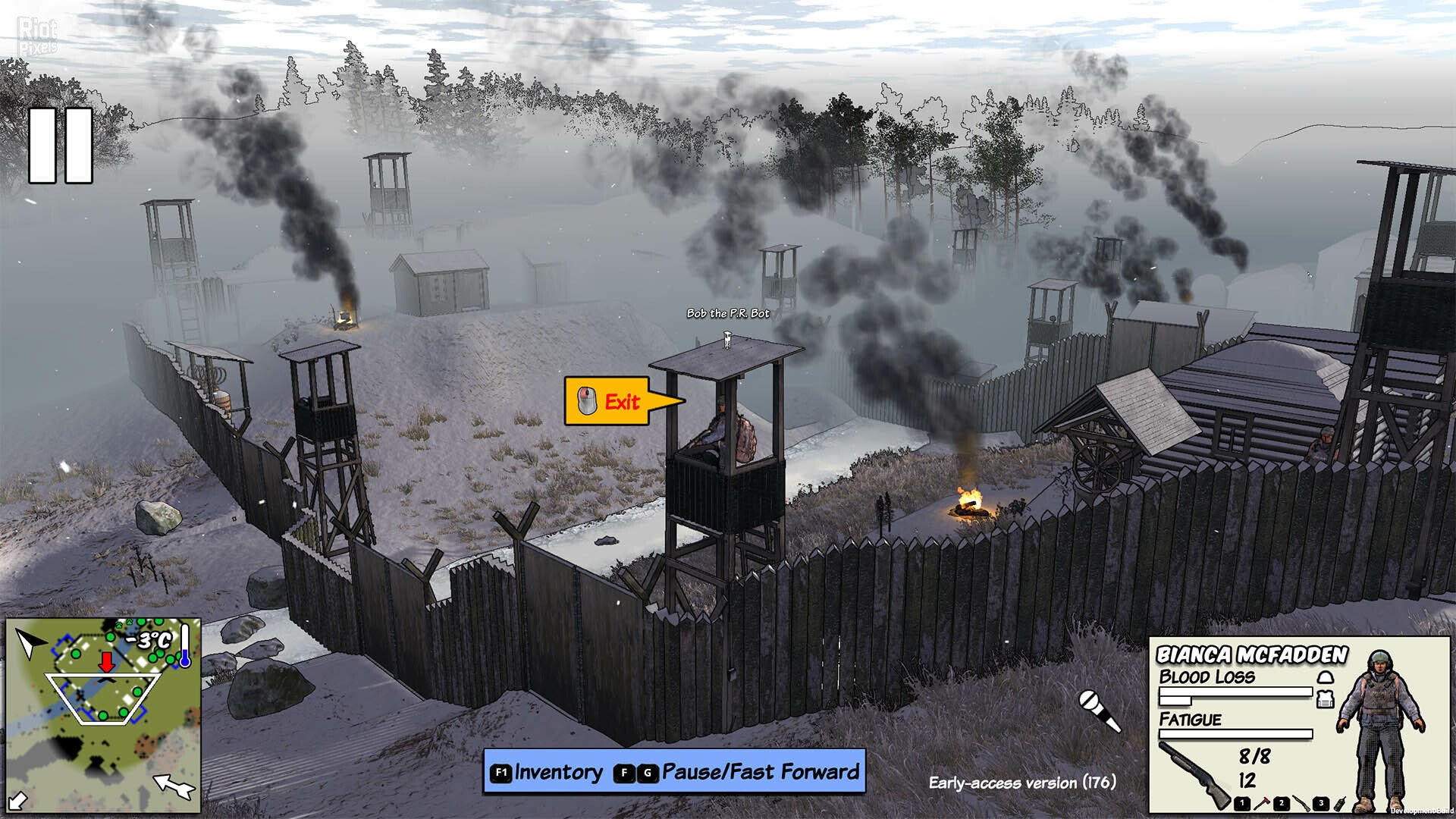Image resolution: width=1456 pixels, height=819 pixels.
Task: Click the red arrow marker on the minimap
Action: pyautogui.click(x=106, y=662)
